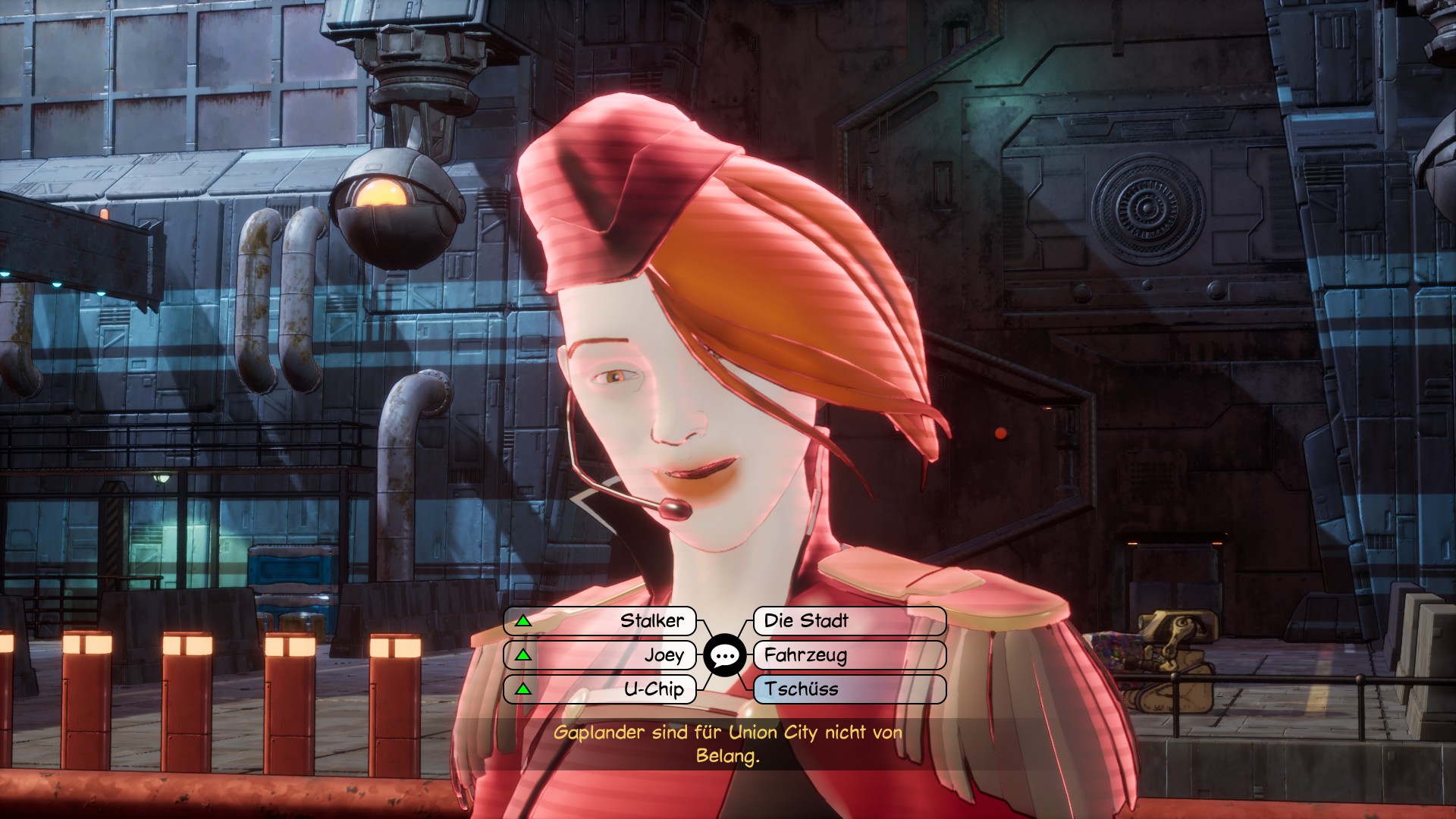Pick the Fahrzeug dialogue choice
1456x819 pixels.
pyautogui.click(x=849, y=655)
